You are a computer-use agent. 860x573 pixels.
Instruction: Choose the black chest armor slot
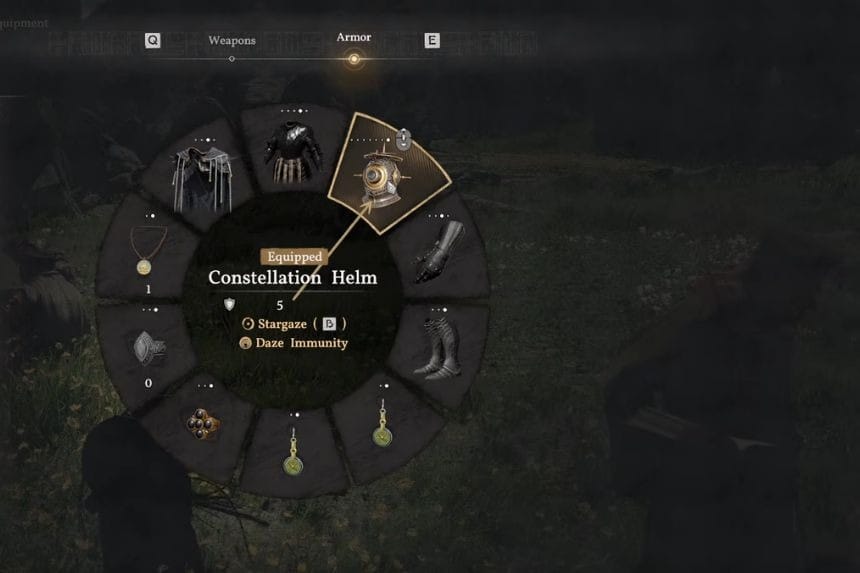[x=292, y=153]
